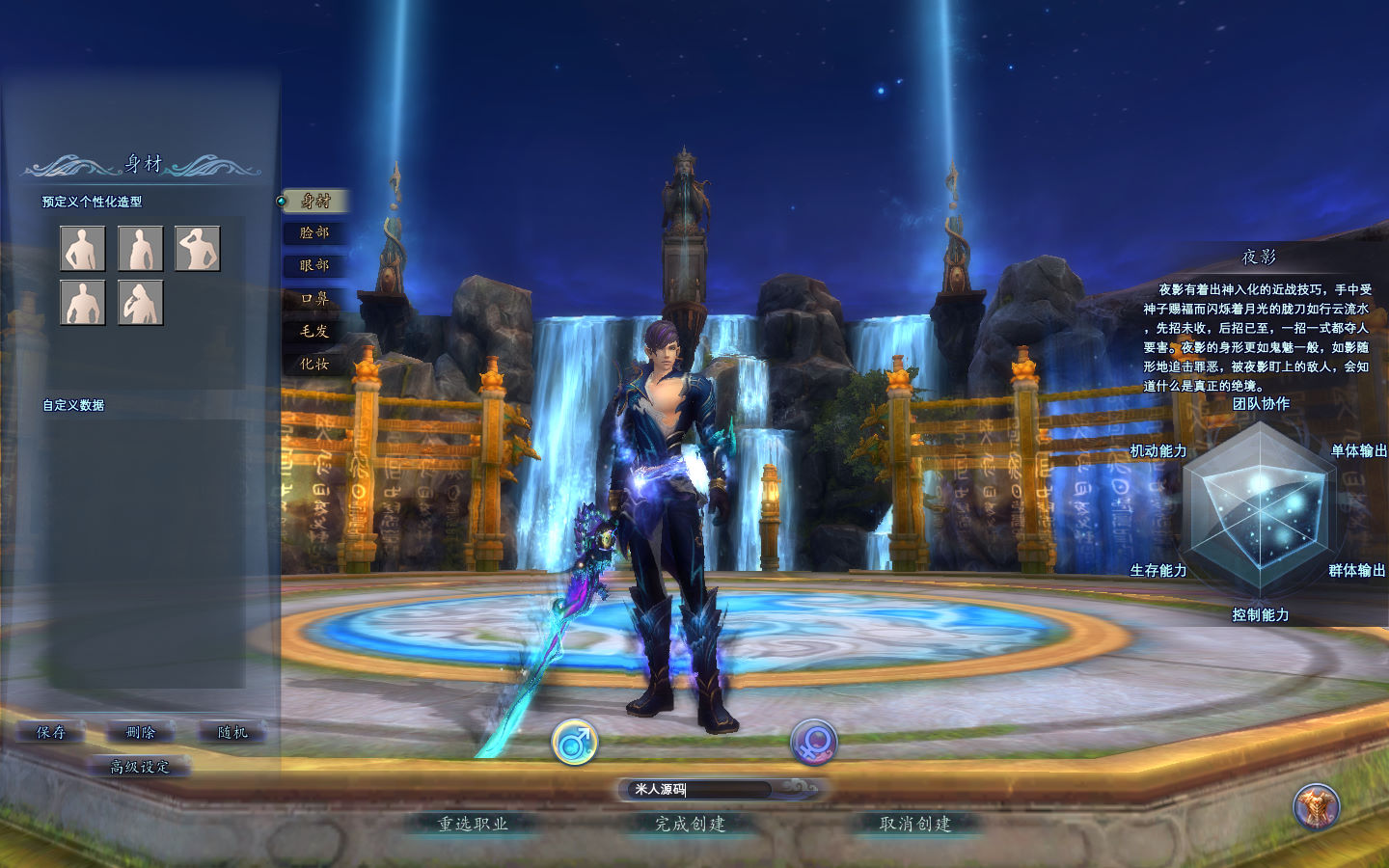Select the 口鼻 mouth and nose tab
1389x868 pixels.
pyautogui.click(x=314, y=299)
